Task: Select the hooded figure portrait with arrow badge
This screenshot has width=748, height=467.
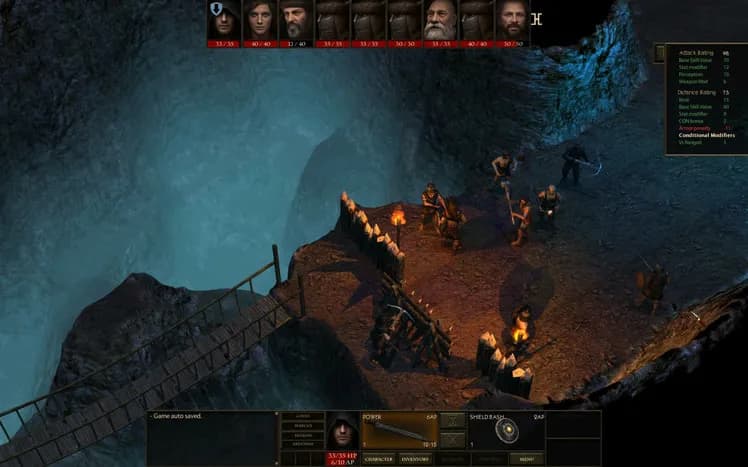Action: point(223,20)
